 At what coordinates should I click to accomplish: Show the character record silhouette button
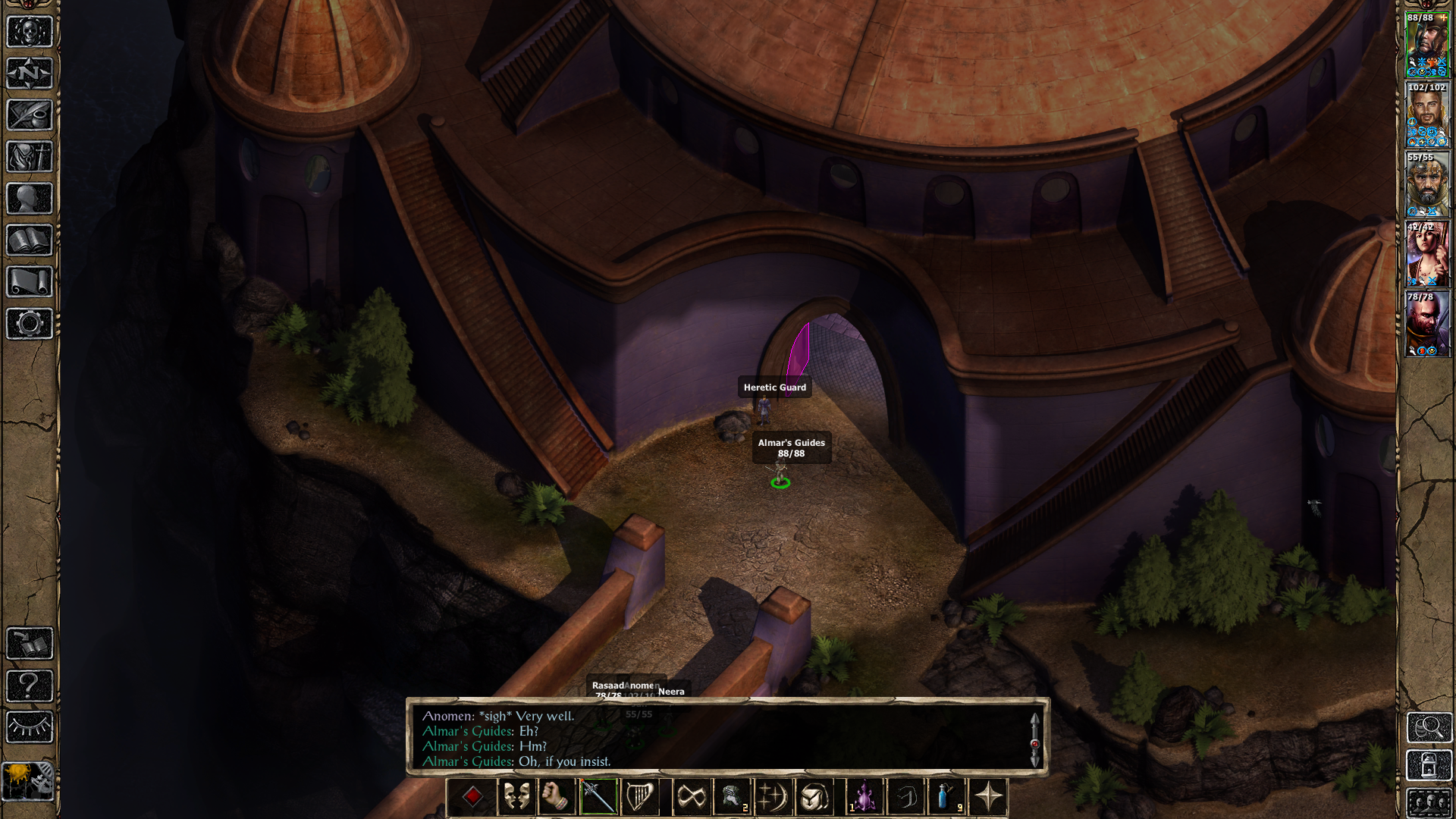(x=30, y=199)
